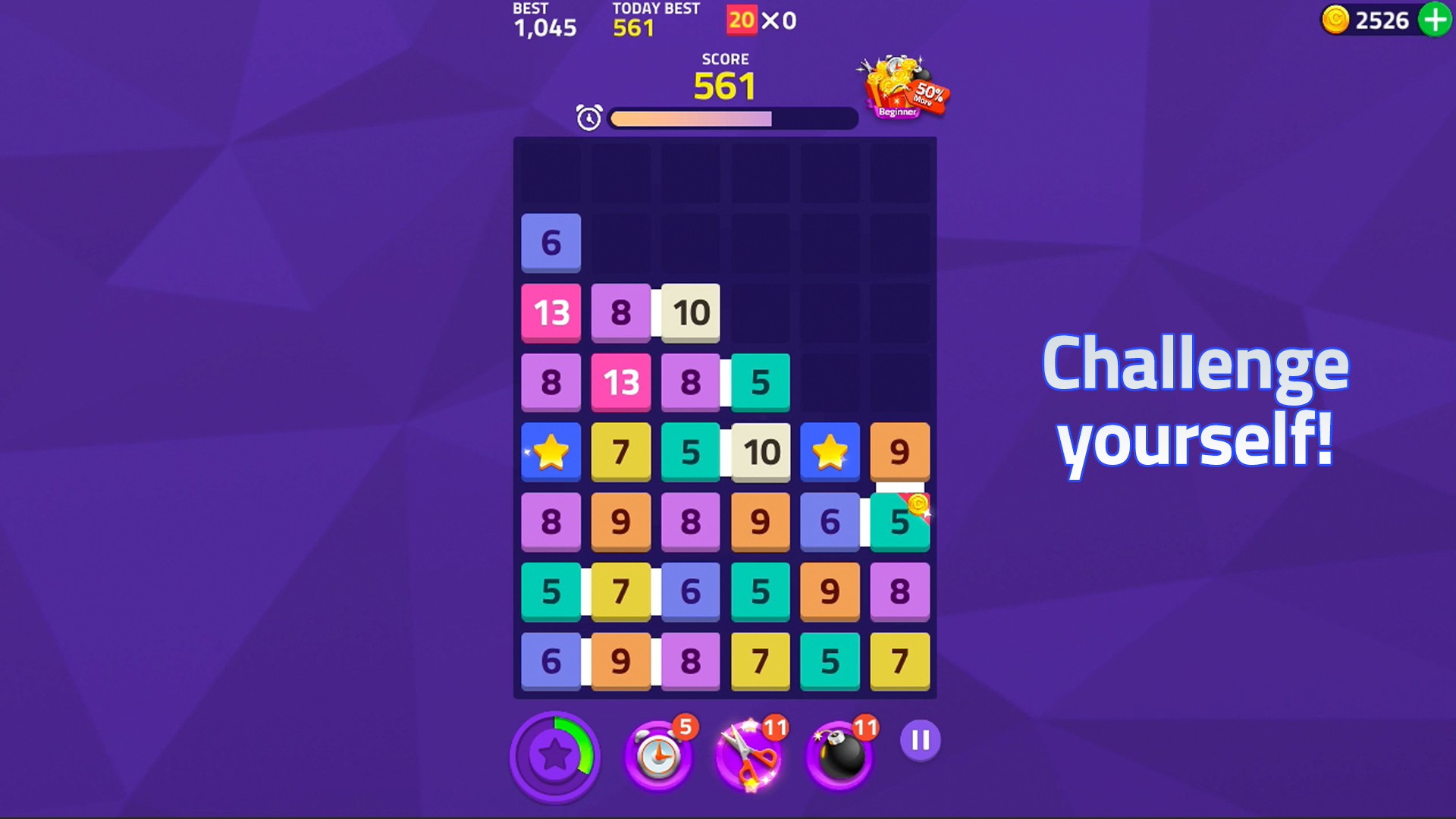Tap the green 5 tile with the coin badge
1456x819 pixels.
pos(899,522)
